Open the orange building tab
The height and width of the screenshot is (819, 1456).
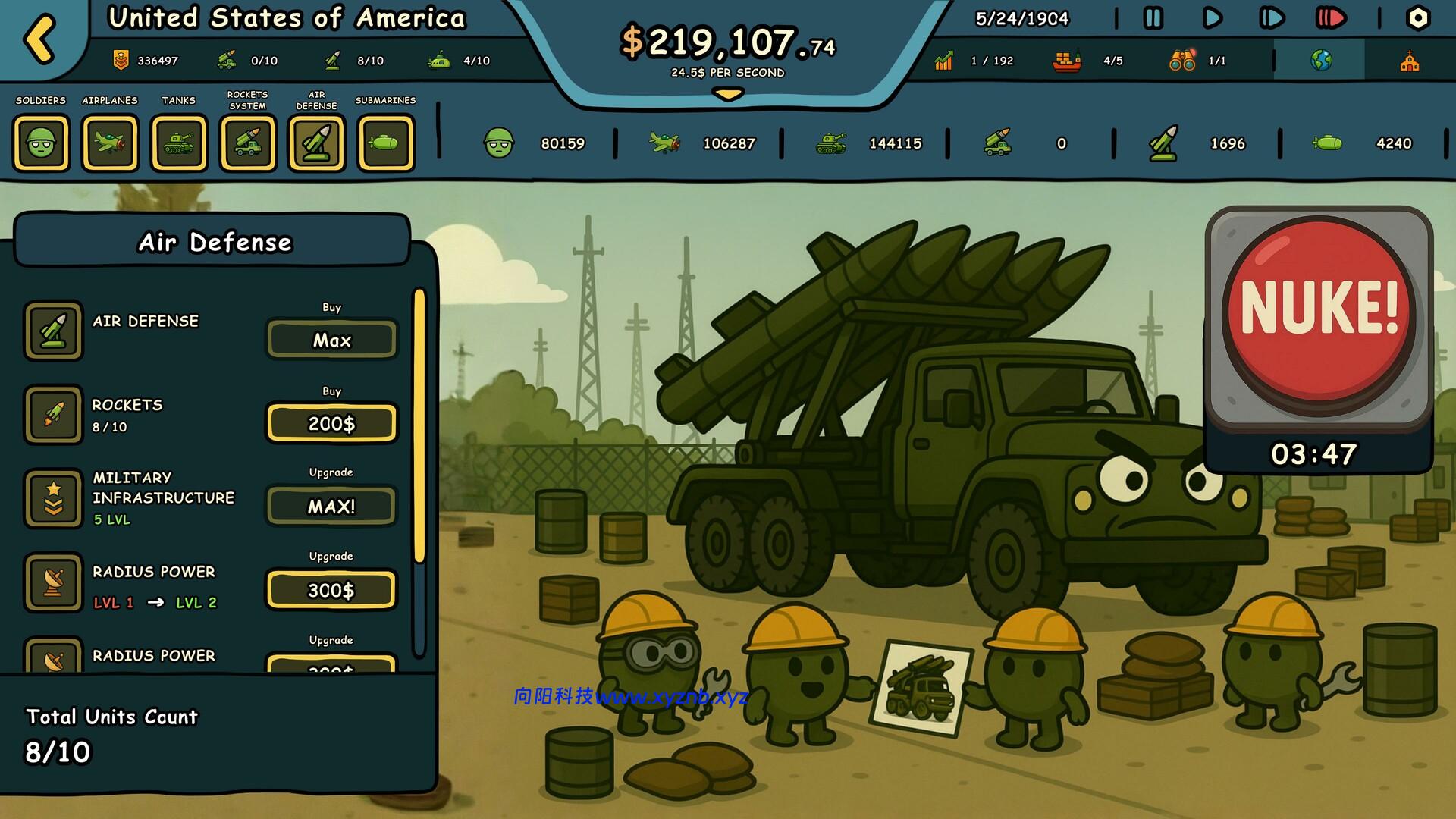(x=1410, y=61)
